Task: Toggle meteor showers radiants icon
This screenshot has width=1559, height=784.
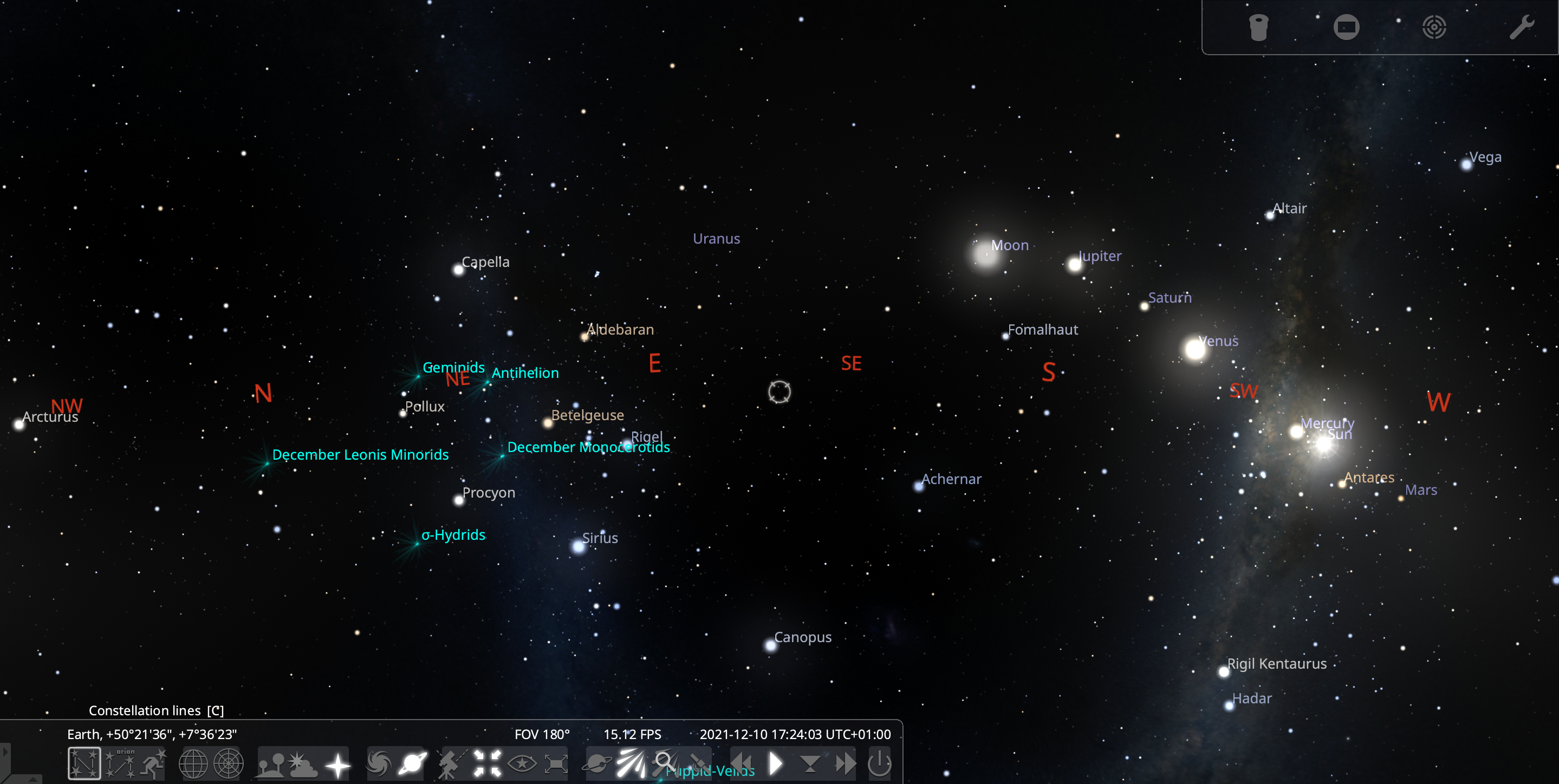Action: (x=630, y=763)
